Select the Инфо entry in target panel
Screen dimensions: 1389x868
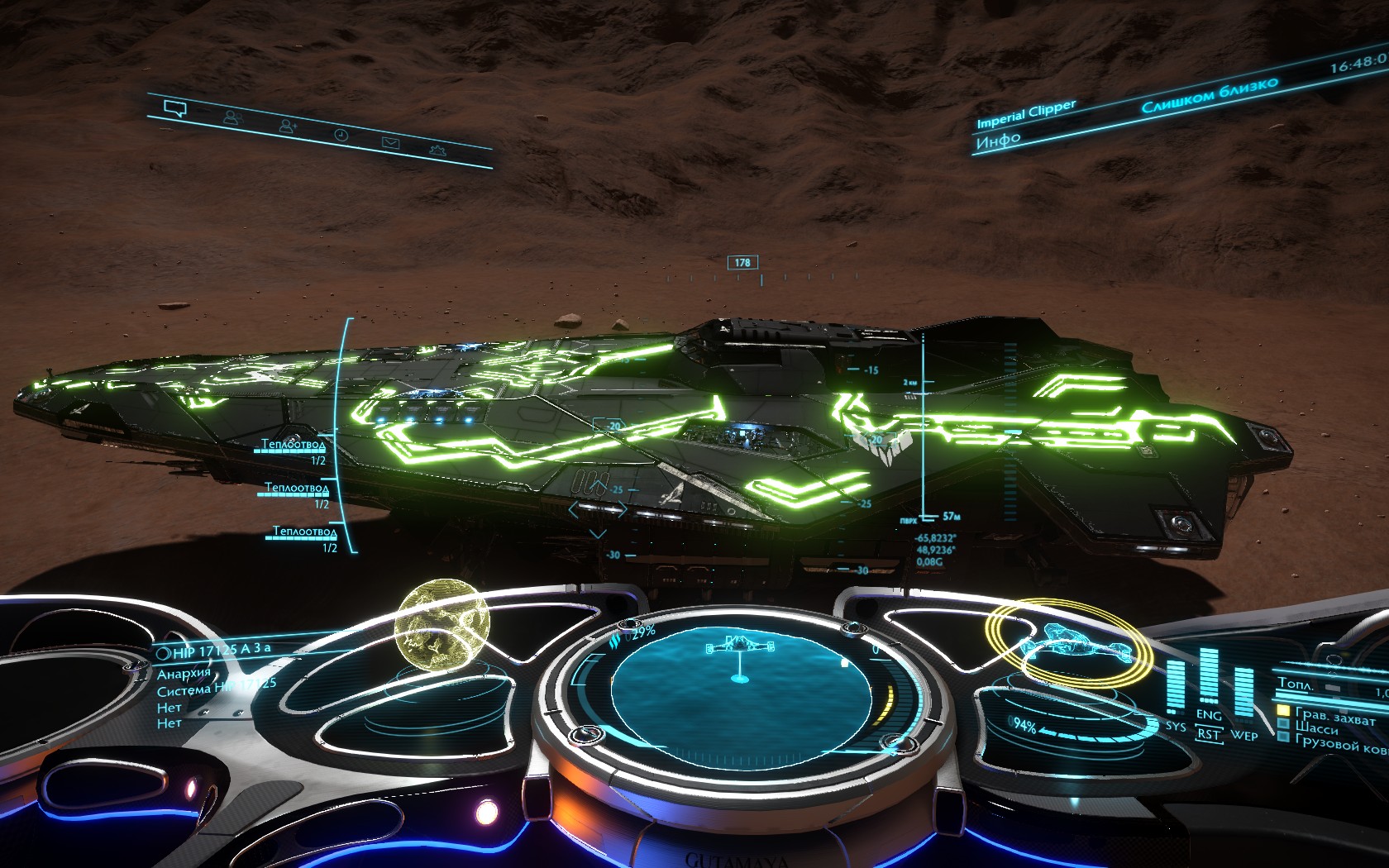(x=998, y=141)
